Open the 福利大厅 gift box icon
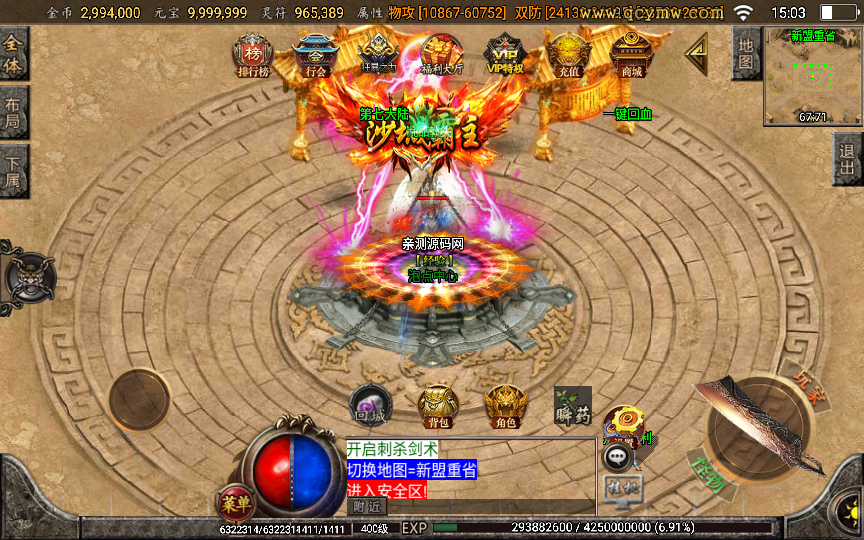 click(x=441, y=54)
